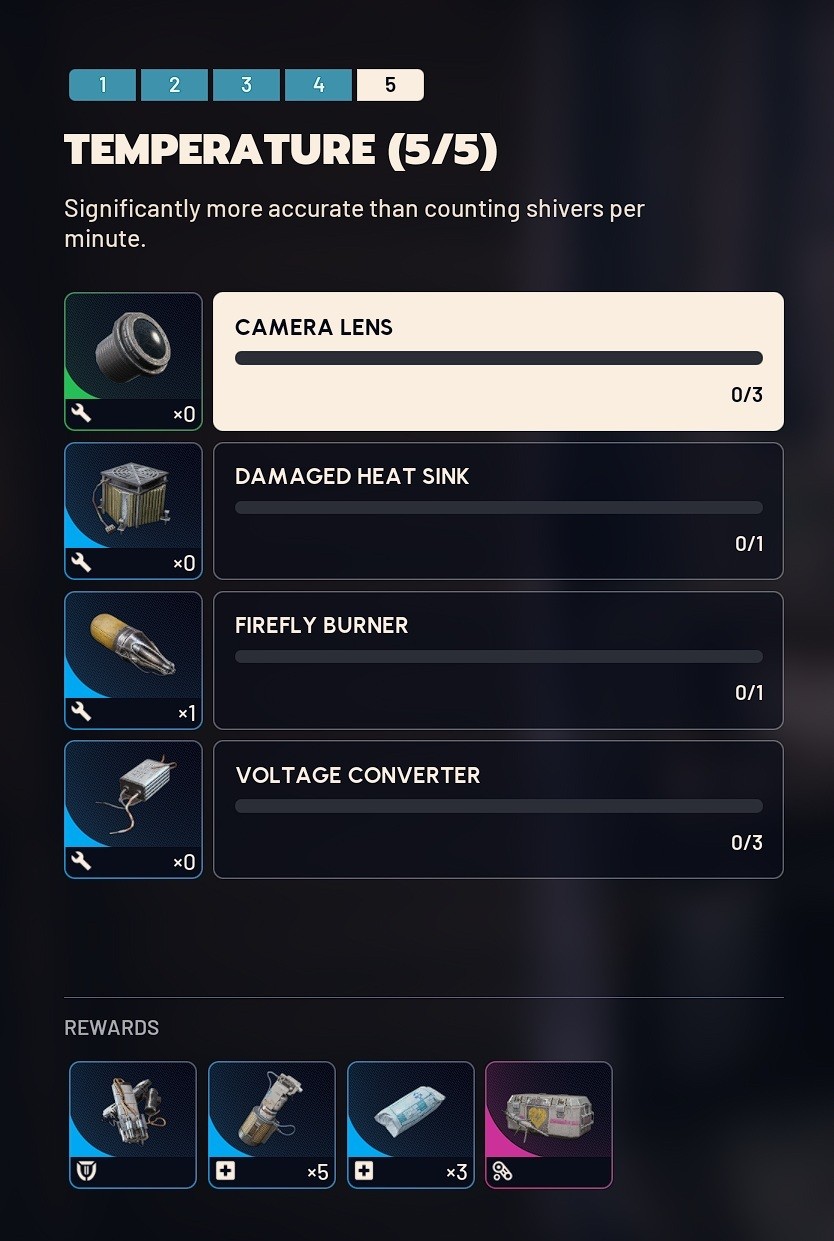Go to stage 4 tab
The image size is (834, 1241).
pyautogui.click(x=319, y=85)
